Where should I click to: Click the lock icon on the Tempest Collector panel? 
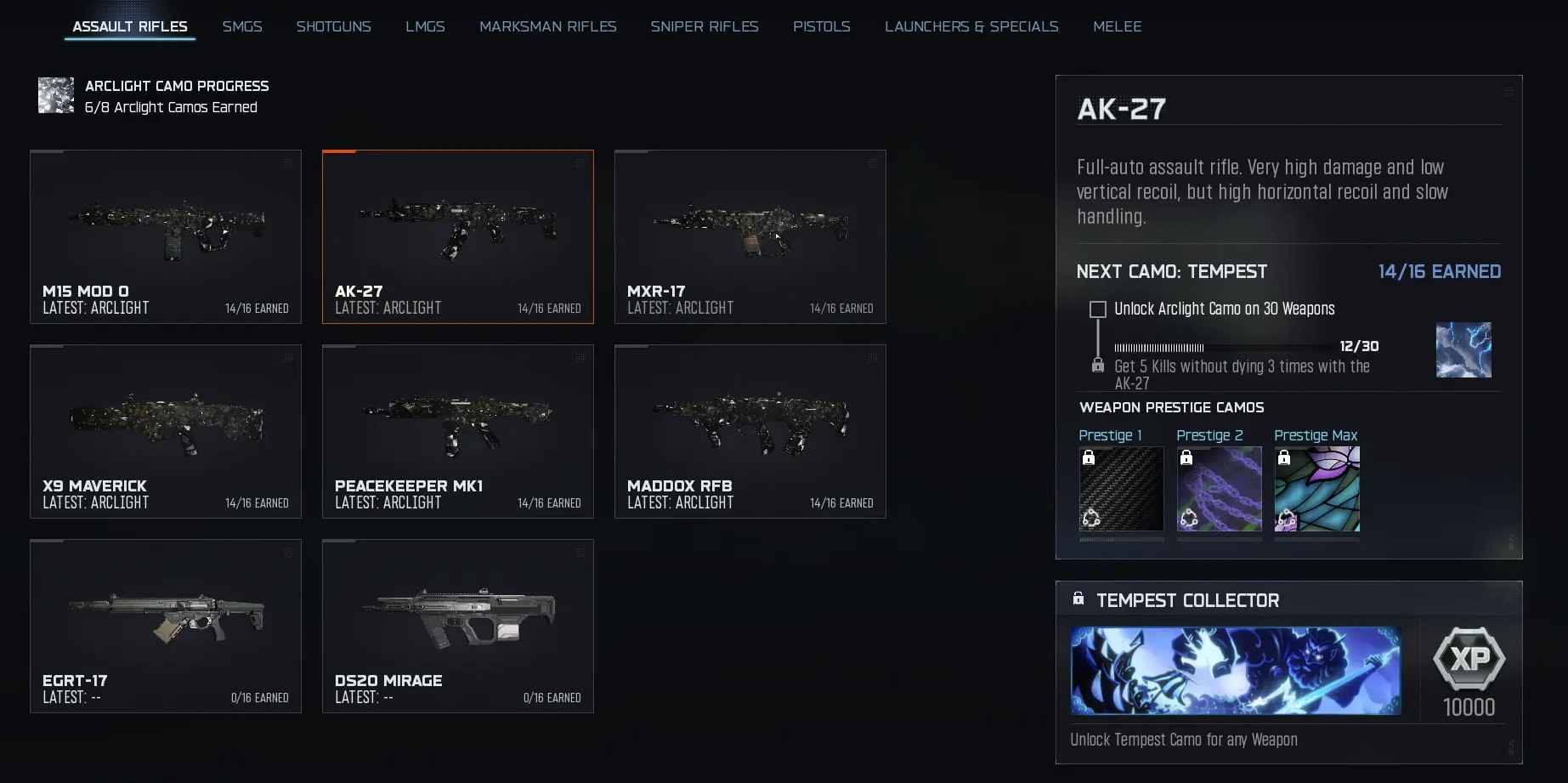click(1079, 599)
